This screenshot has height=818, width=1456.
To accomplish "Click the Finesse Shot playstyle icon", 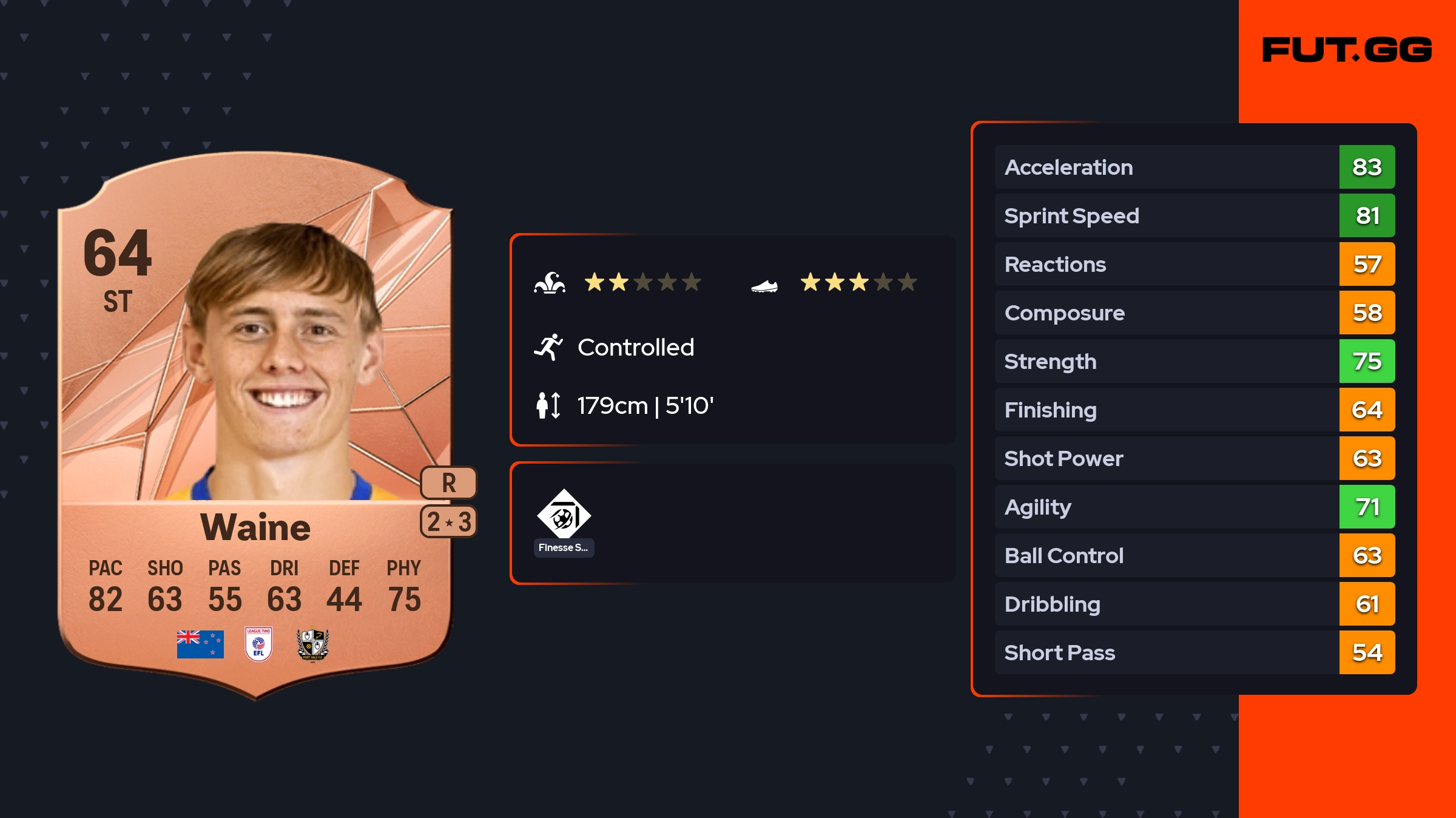I will 564,515.
